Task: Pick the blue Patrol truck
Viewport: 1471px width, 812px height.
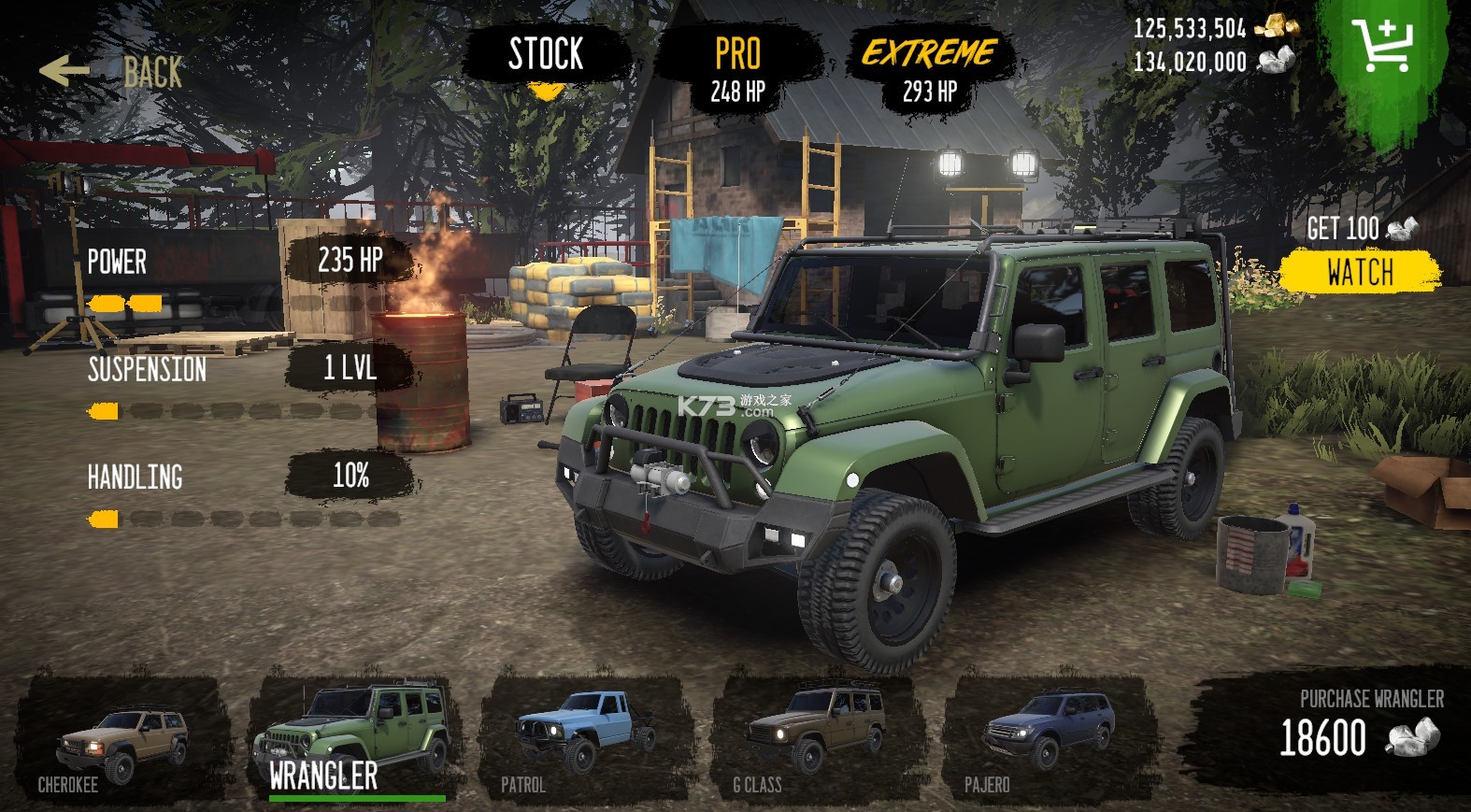Action: (585, 740)
